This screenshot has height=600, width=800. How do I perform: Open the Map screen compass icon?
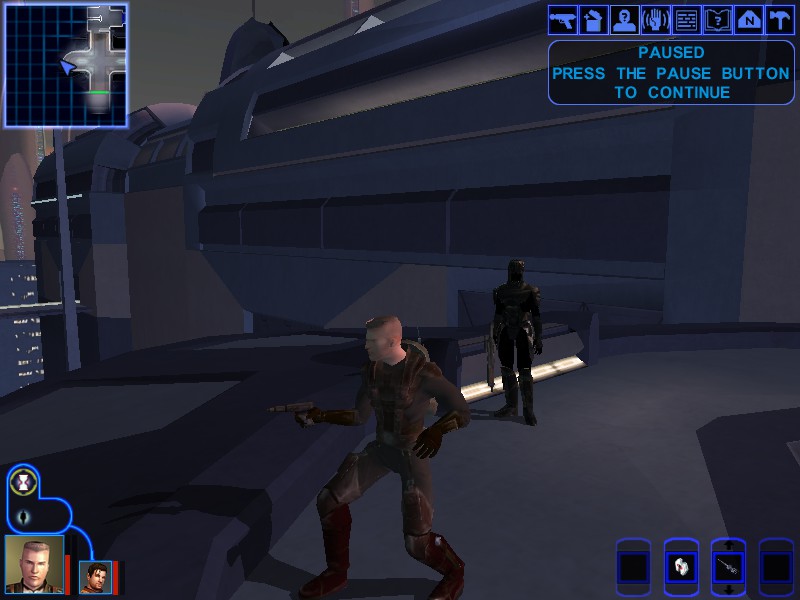(749, 19)
